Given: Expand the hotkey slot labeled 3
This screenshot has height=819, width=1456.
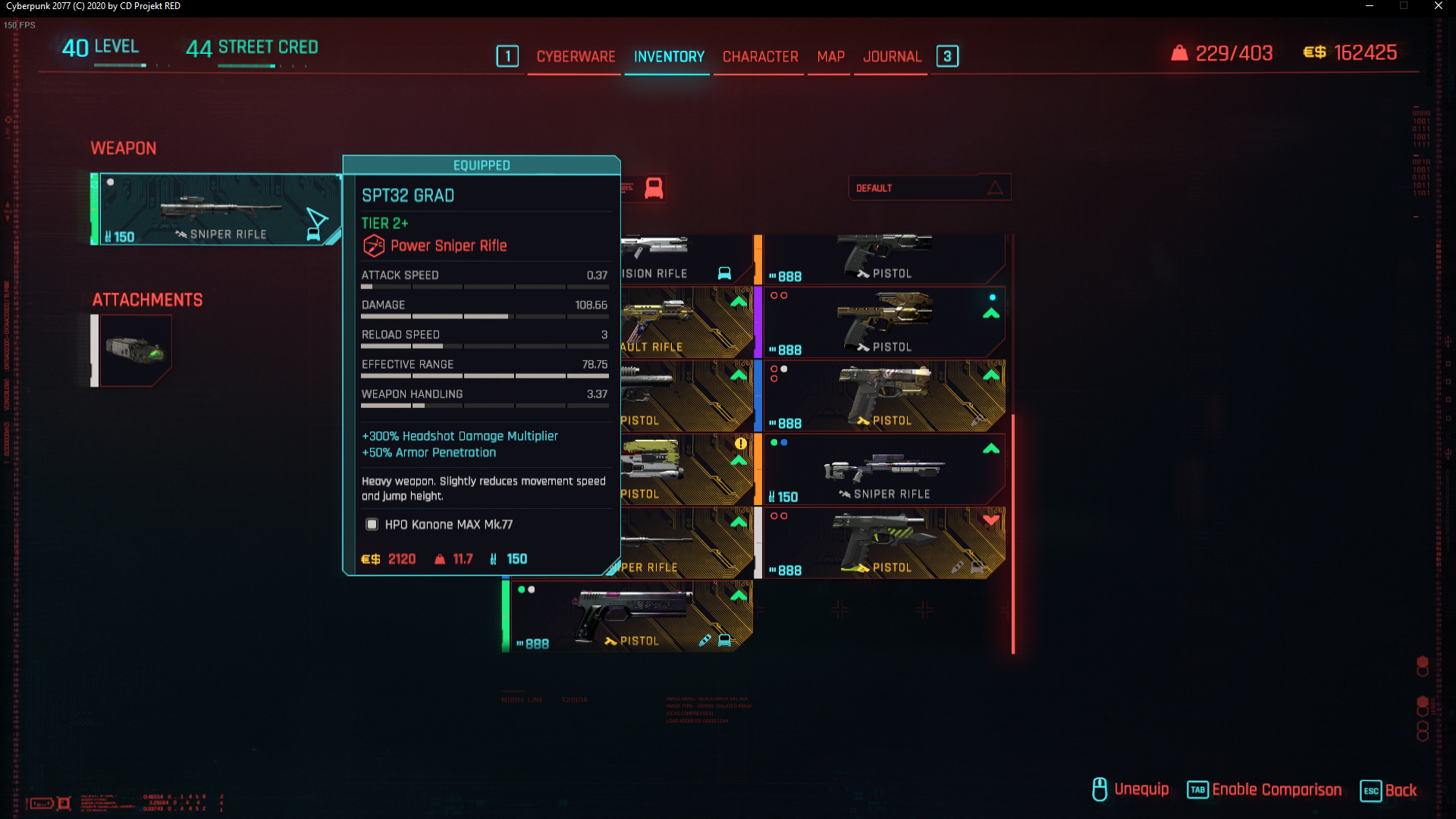Looking at the screenshot, I should (947, 56).
